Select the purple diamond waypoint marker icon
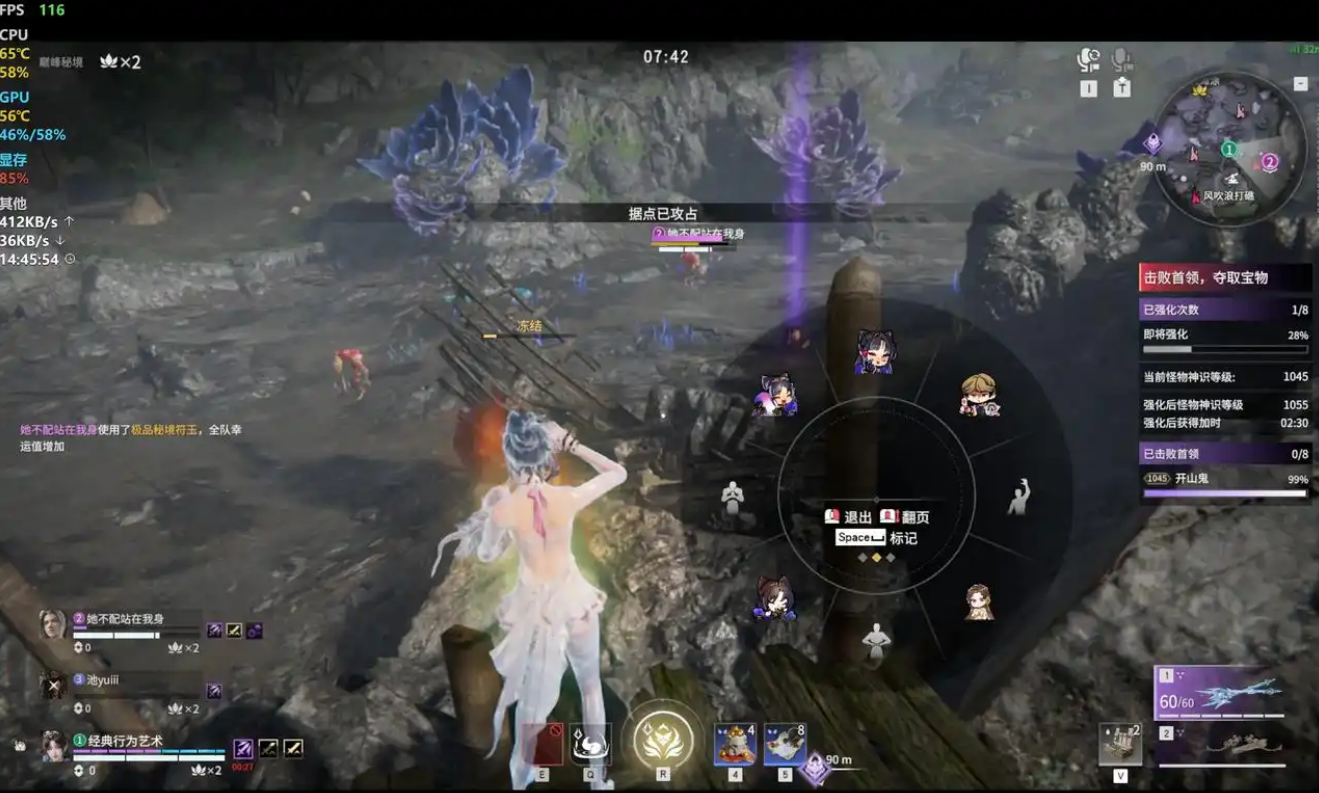 [x=1153, y=143]
